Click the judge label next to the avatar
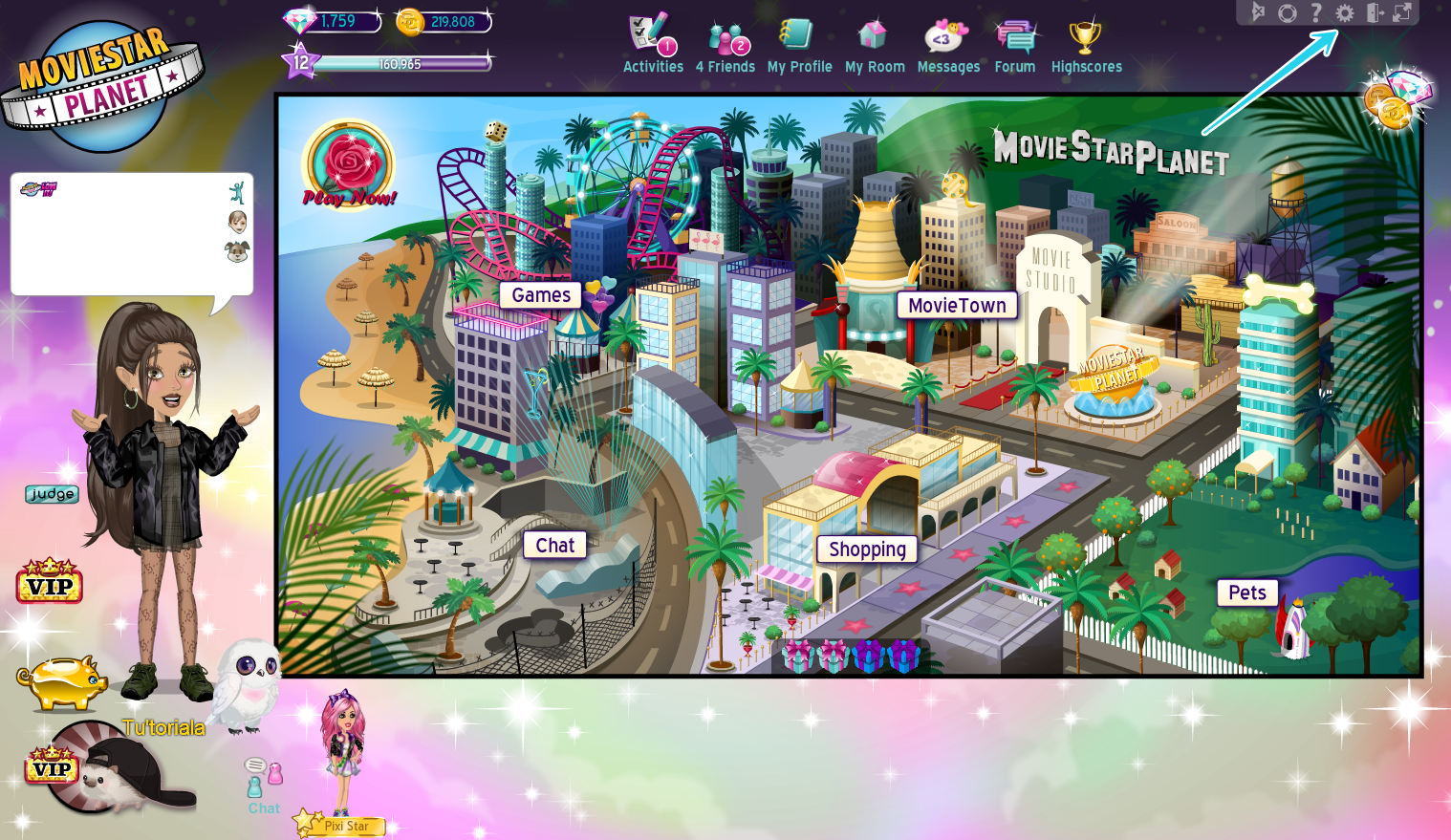Screen dimensions: 1451x840 coord(52,494)
